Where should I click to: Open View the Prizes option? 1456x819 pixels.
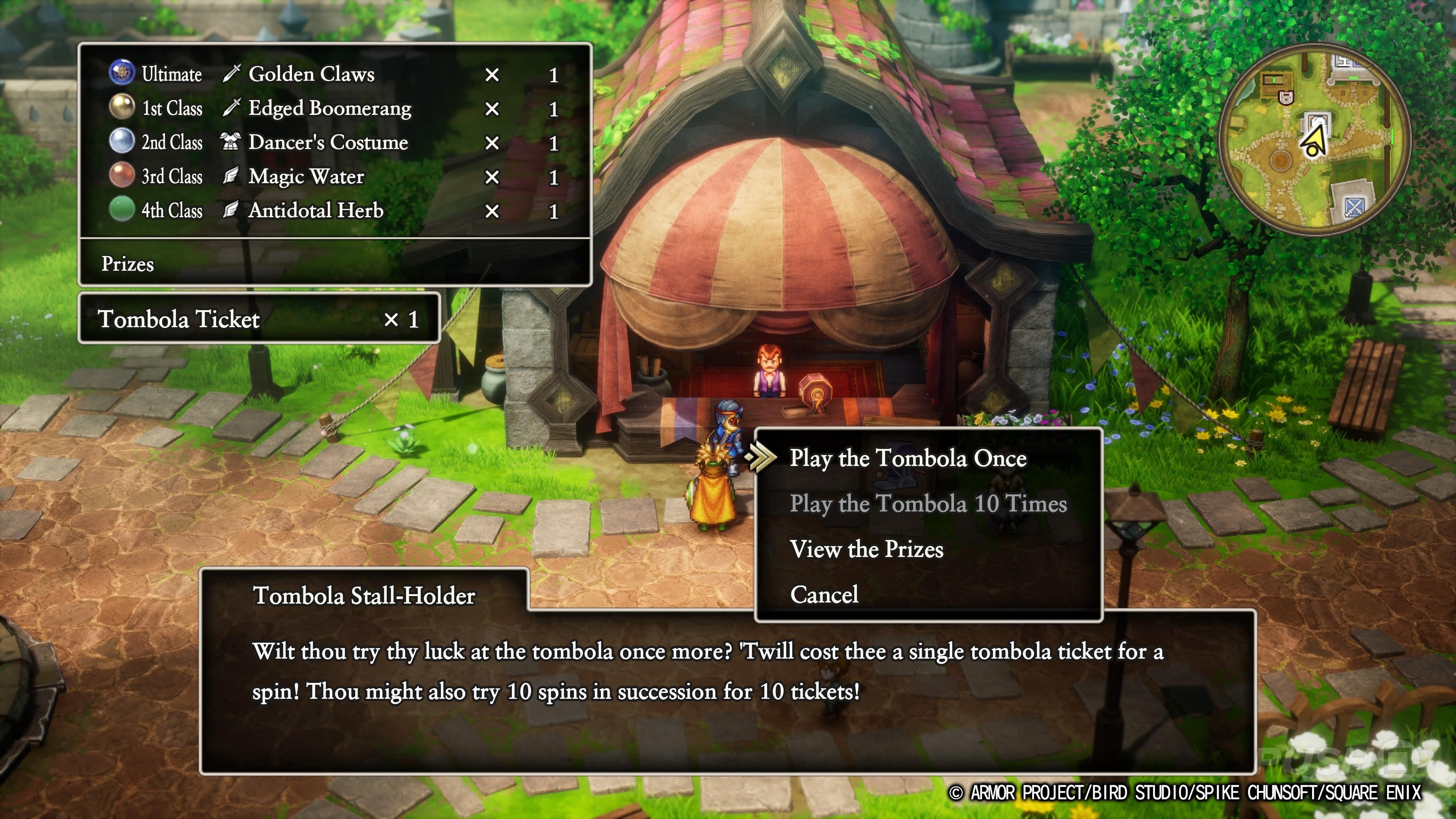pos(866,549)
